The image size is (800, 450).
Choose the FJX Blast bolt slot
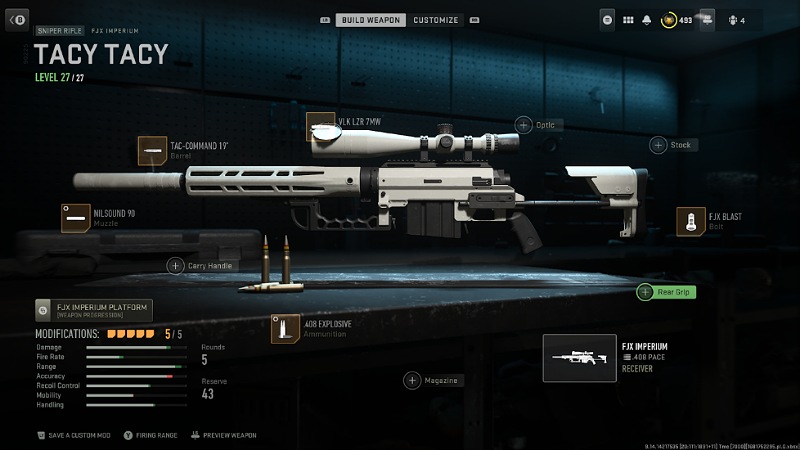(x=690, y=221)
